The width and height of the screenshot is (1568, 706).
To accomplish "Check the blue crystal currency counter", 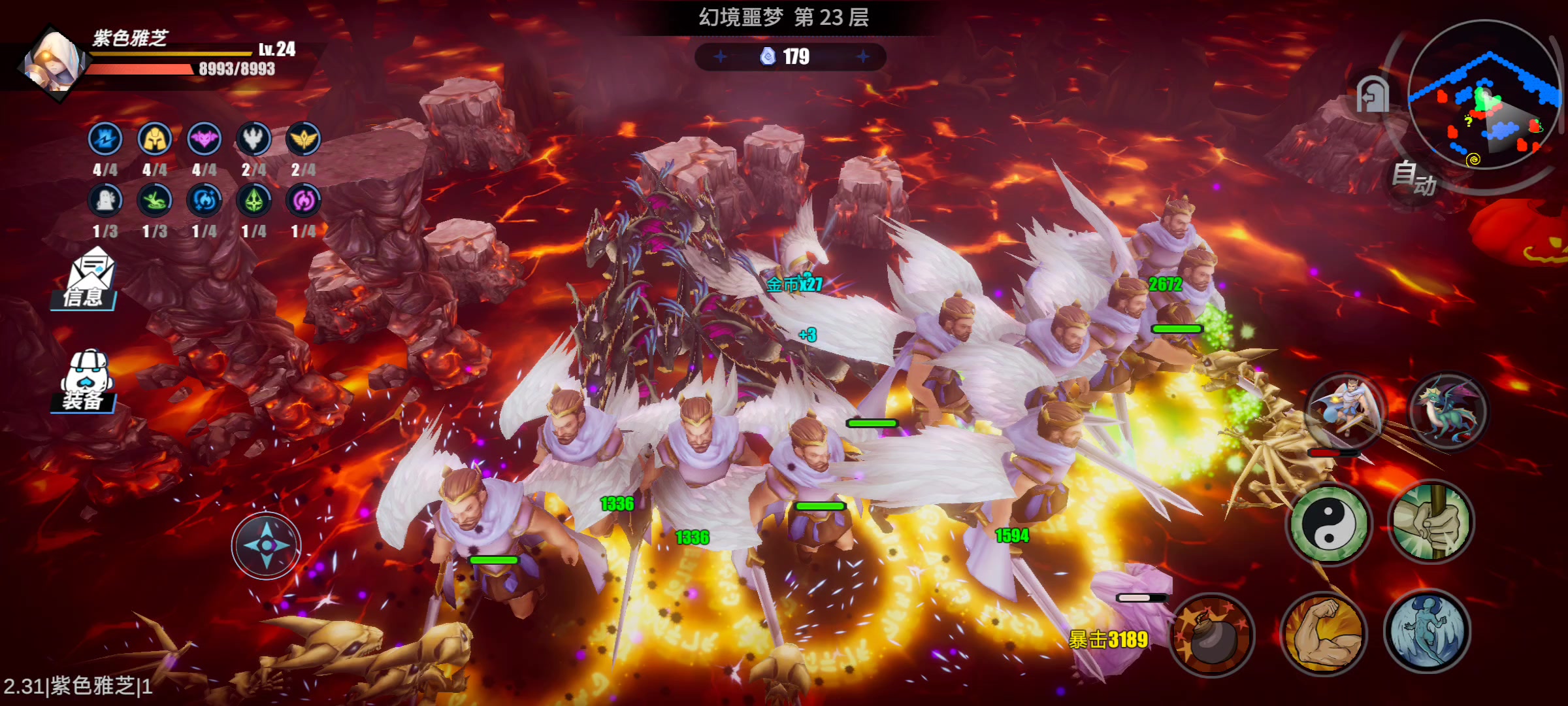I will tap(790, 57).
